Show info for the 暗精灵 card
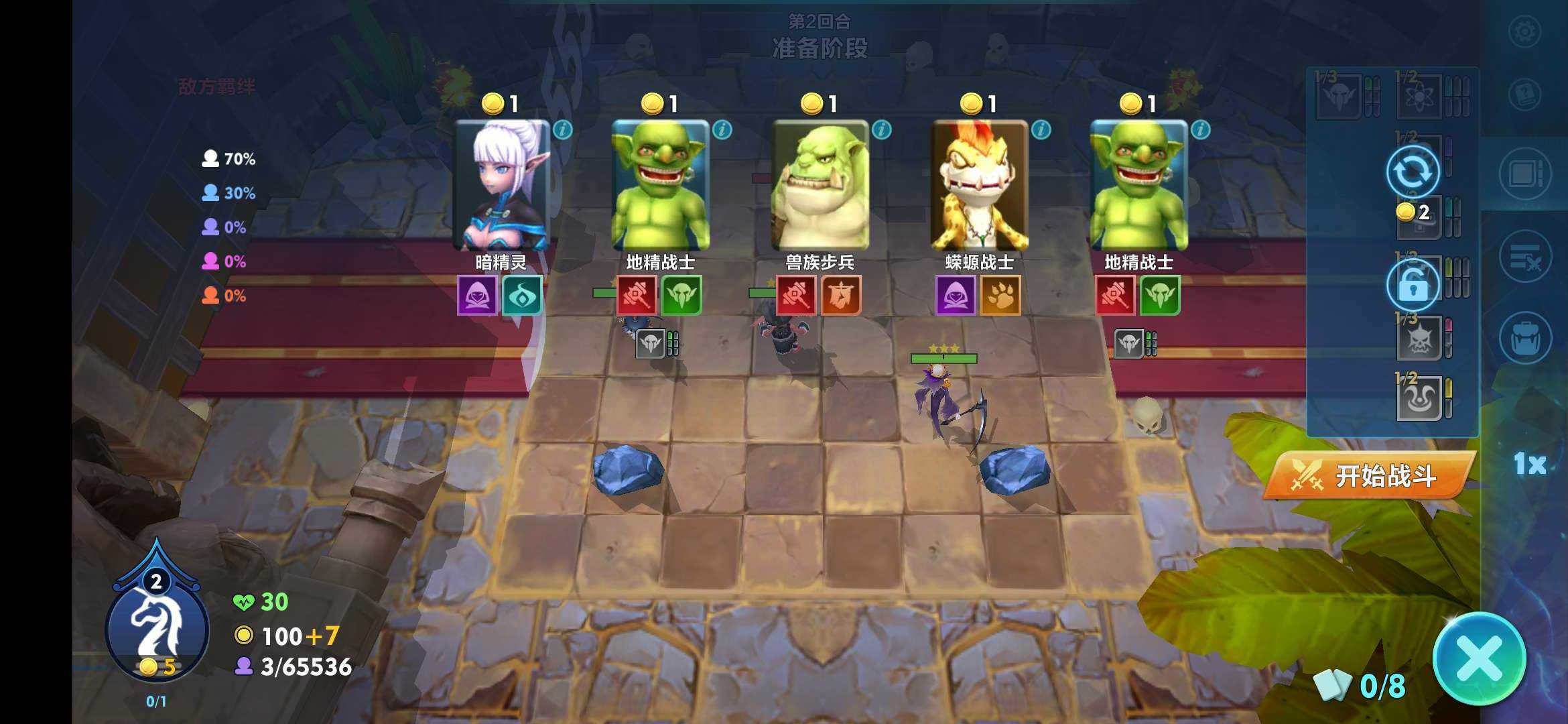The height and width of the screenshot is (724, 1568). point(563,130)
